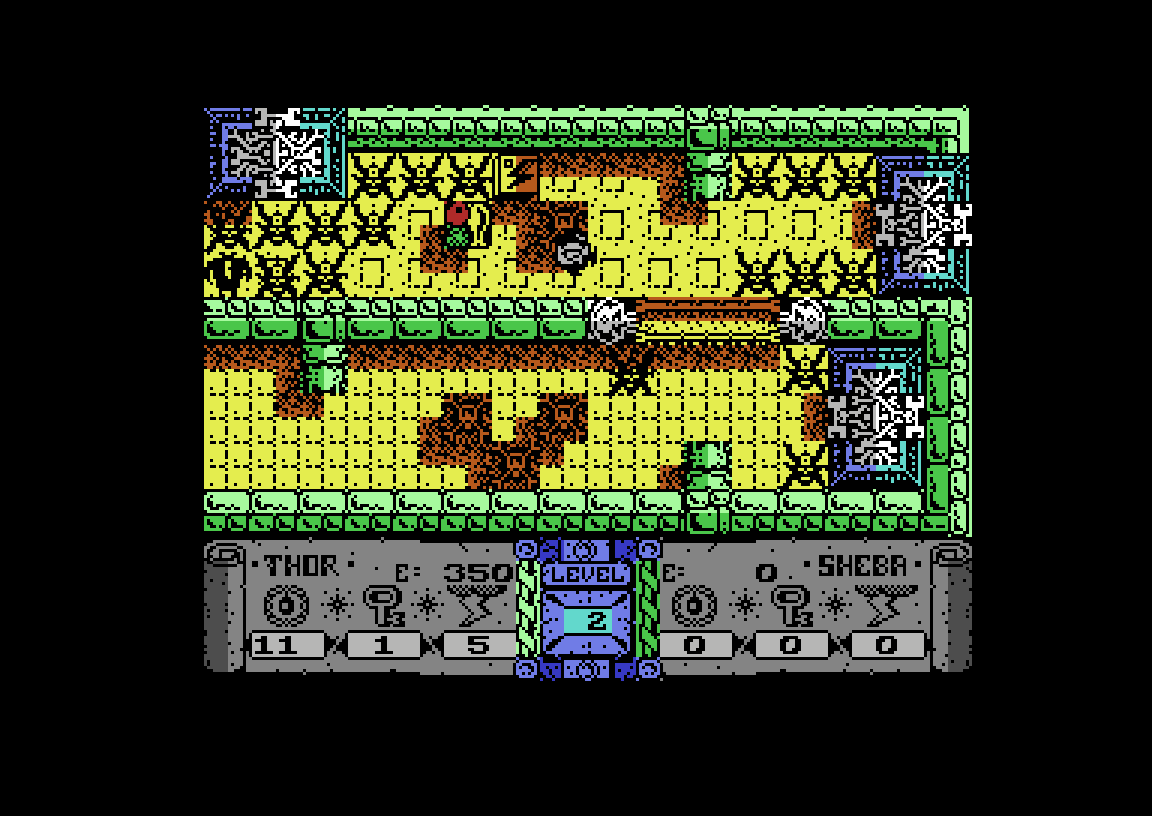
Task: Click the THOR player name
Action: point(301,566)
